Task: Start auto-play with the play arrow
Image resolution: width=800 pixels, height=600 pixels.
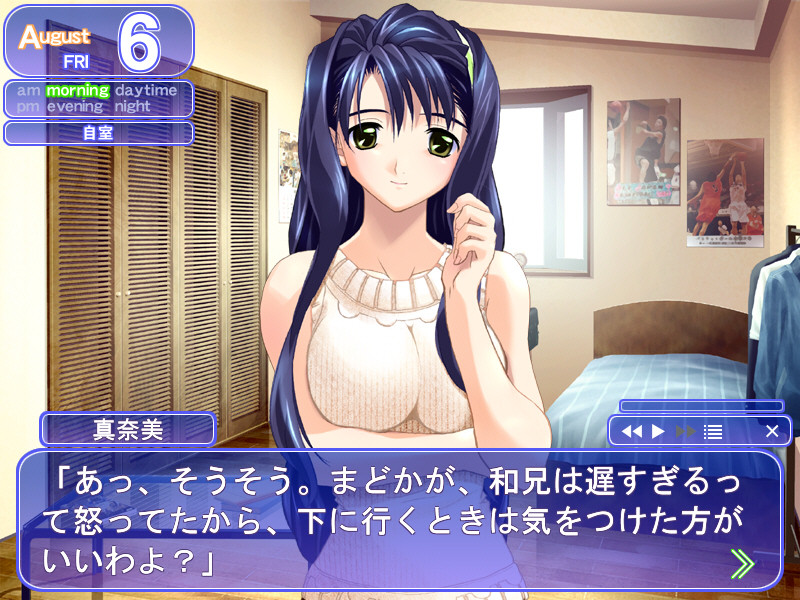Action: pyautogui.click(x=658, y=432)
